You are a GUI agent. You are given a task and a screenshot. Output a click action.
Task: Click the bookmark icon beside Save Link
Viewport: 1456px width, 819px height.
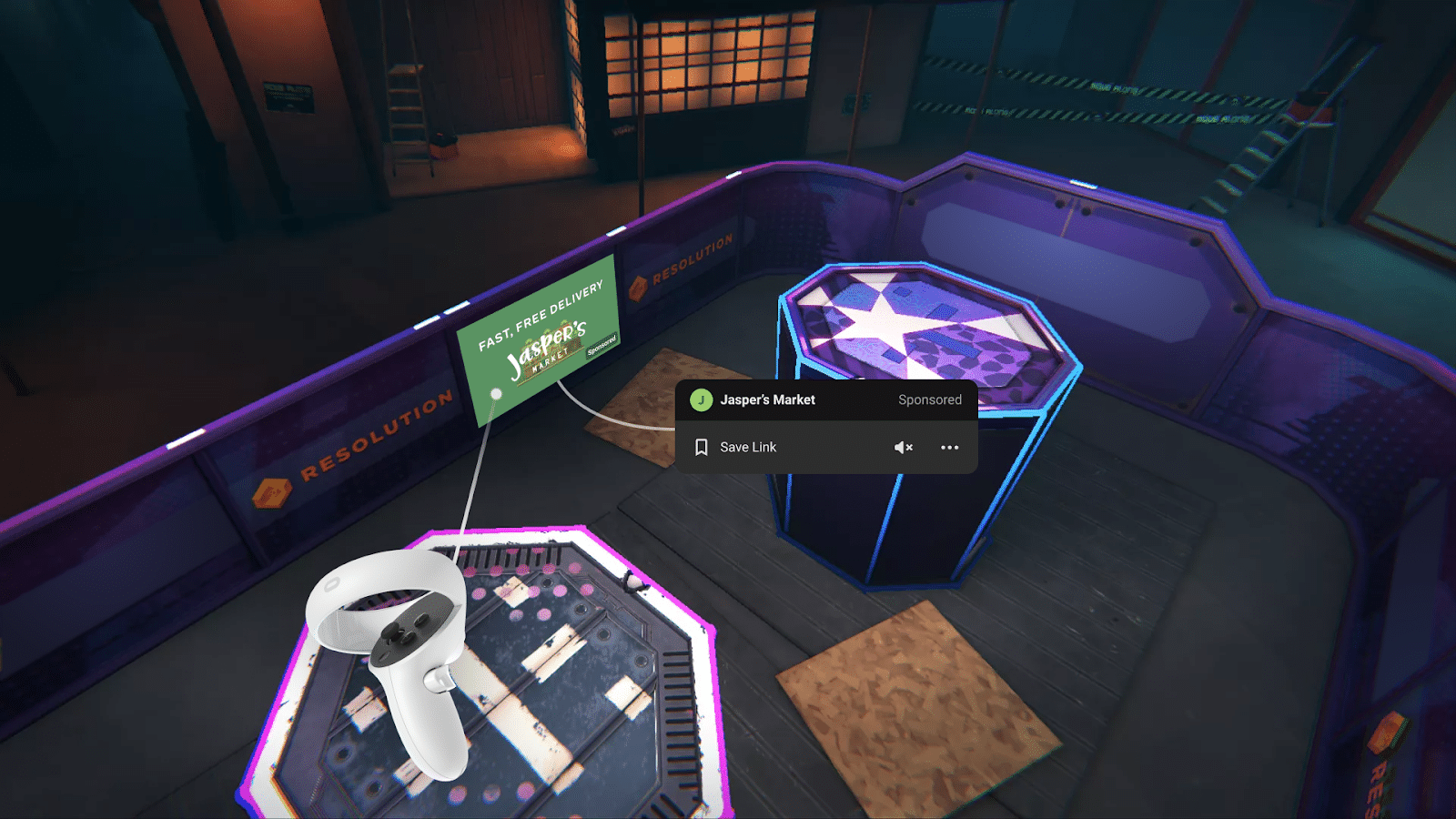click(701, 447)
